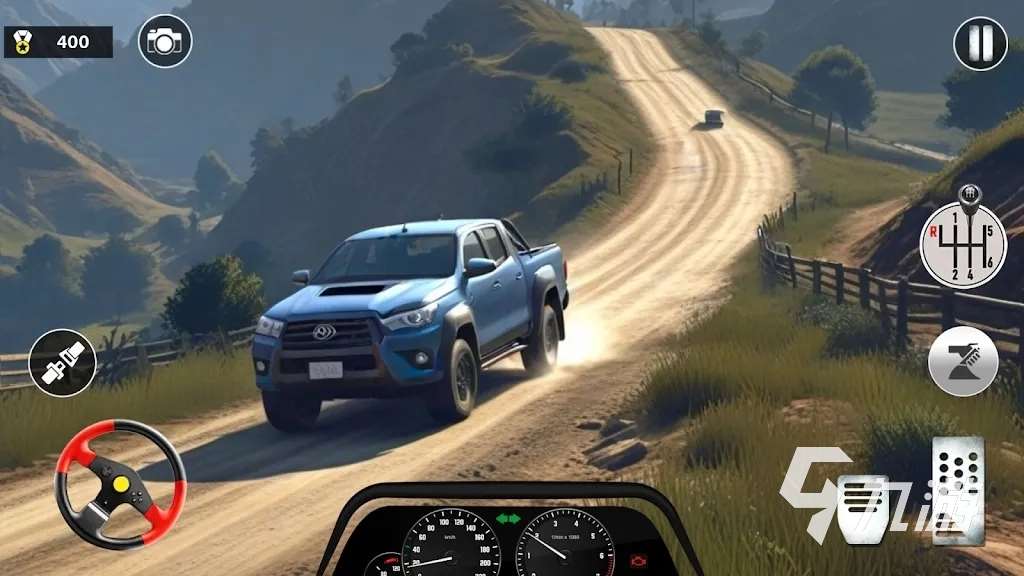Tap the camera view button
This screenshot has width=1024, height=576.
pyautogui.click(x=165, y=41)
